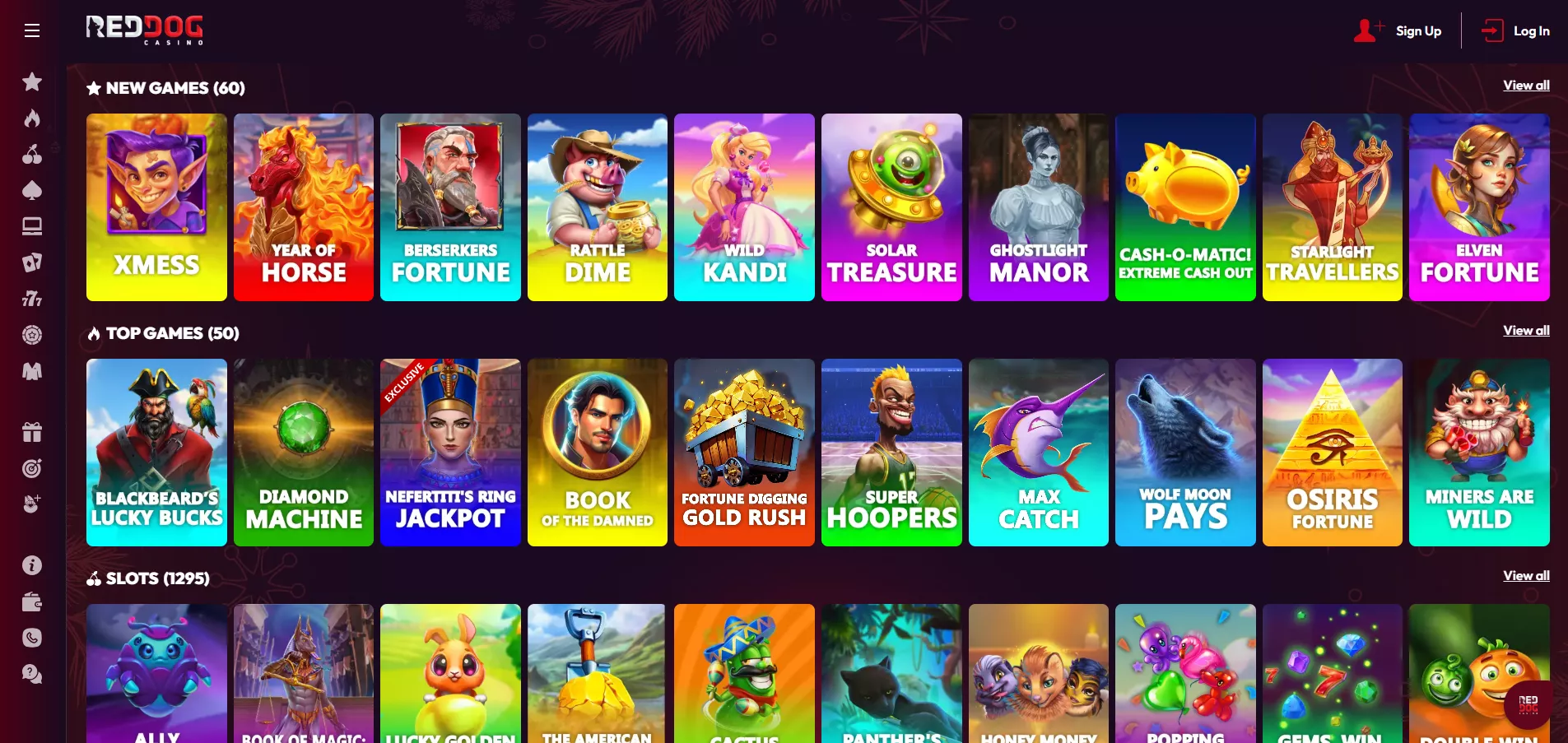1568x743 pixels.
Task: Open the Red Dog Casino logo homepage
Action: (145, 30)
